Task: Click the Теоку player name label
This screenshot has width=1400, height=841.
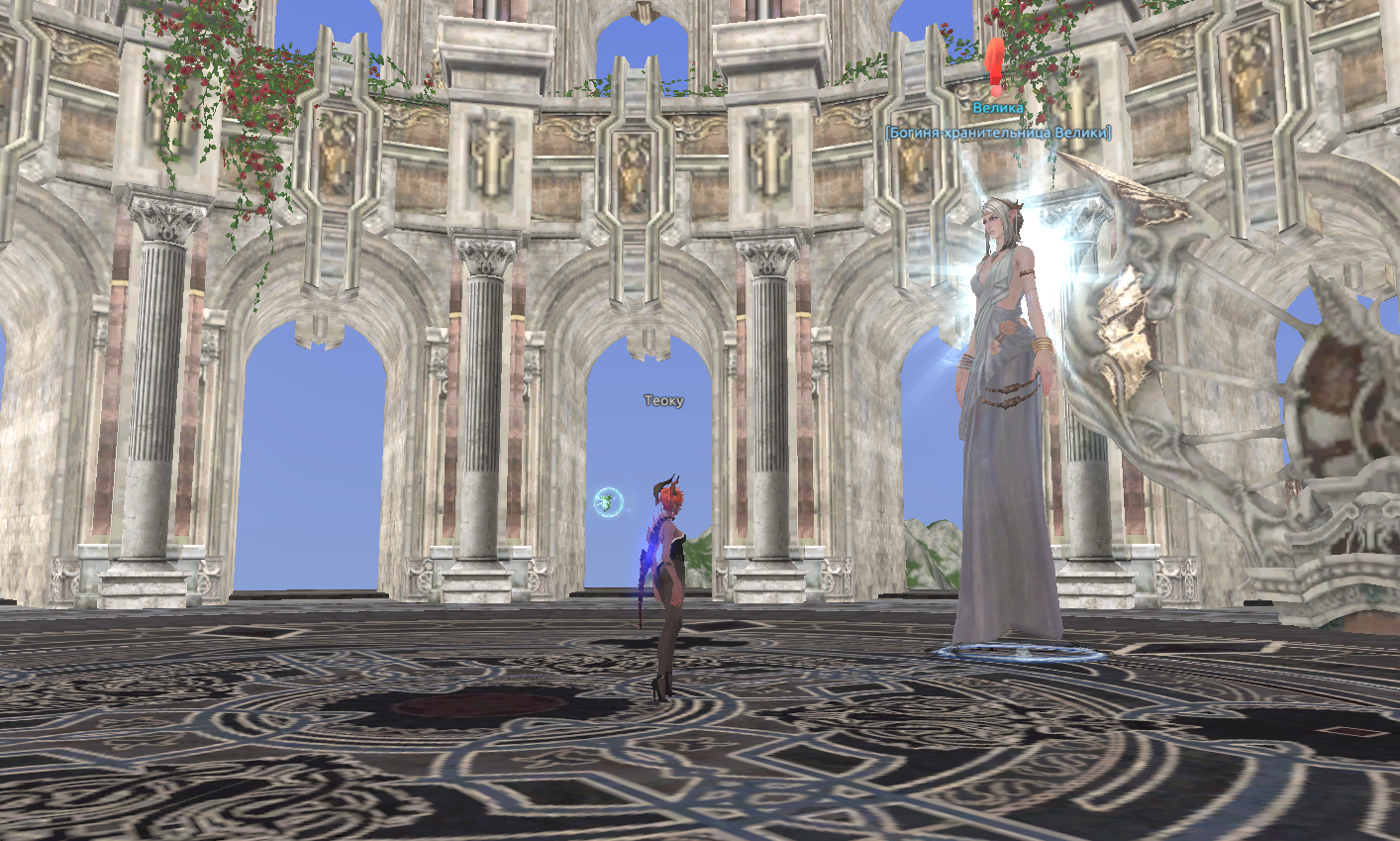Action: [x=663, y=401]
